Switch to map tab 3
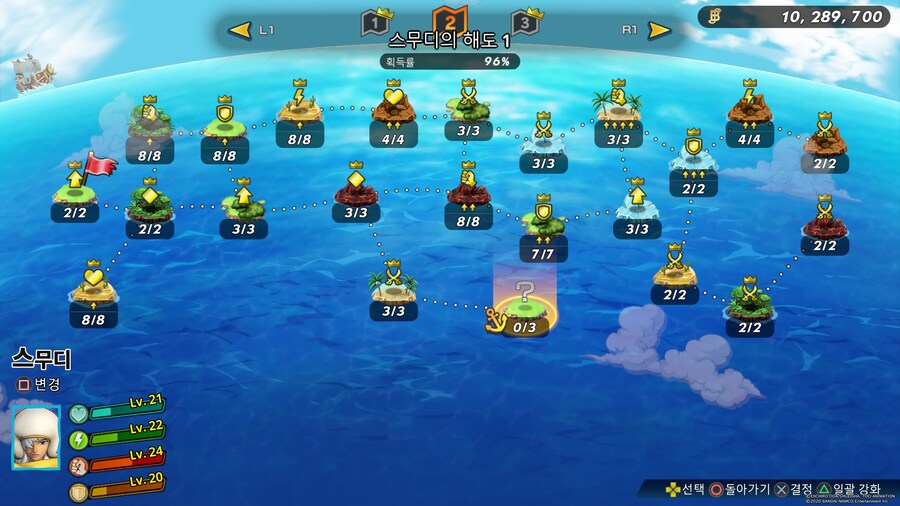The image size is (900, 506). point(523,23)
